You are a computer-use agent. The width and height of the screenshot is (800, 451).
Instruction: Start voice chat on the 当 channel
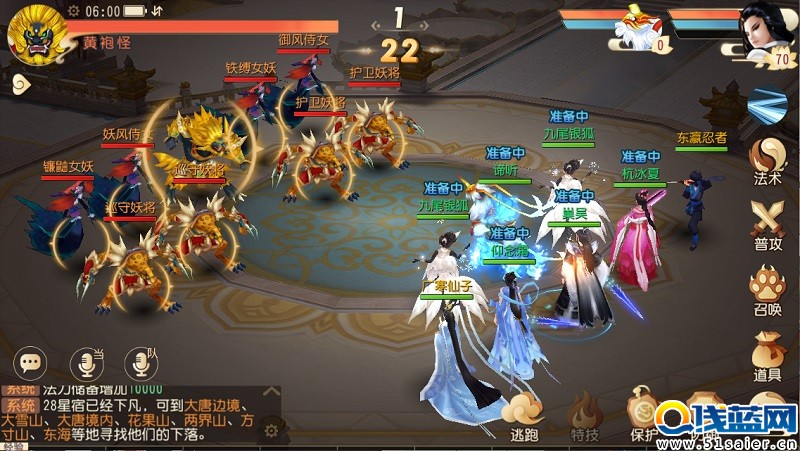(85, 362)
